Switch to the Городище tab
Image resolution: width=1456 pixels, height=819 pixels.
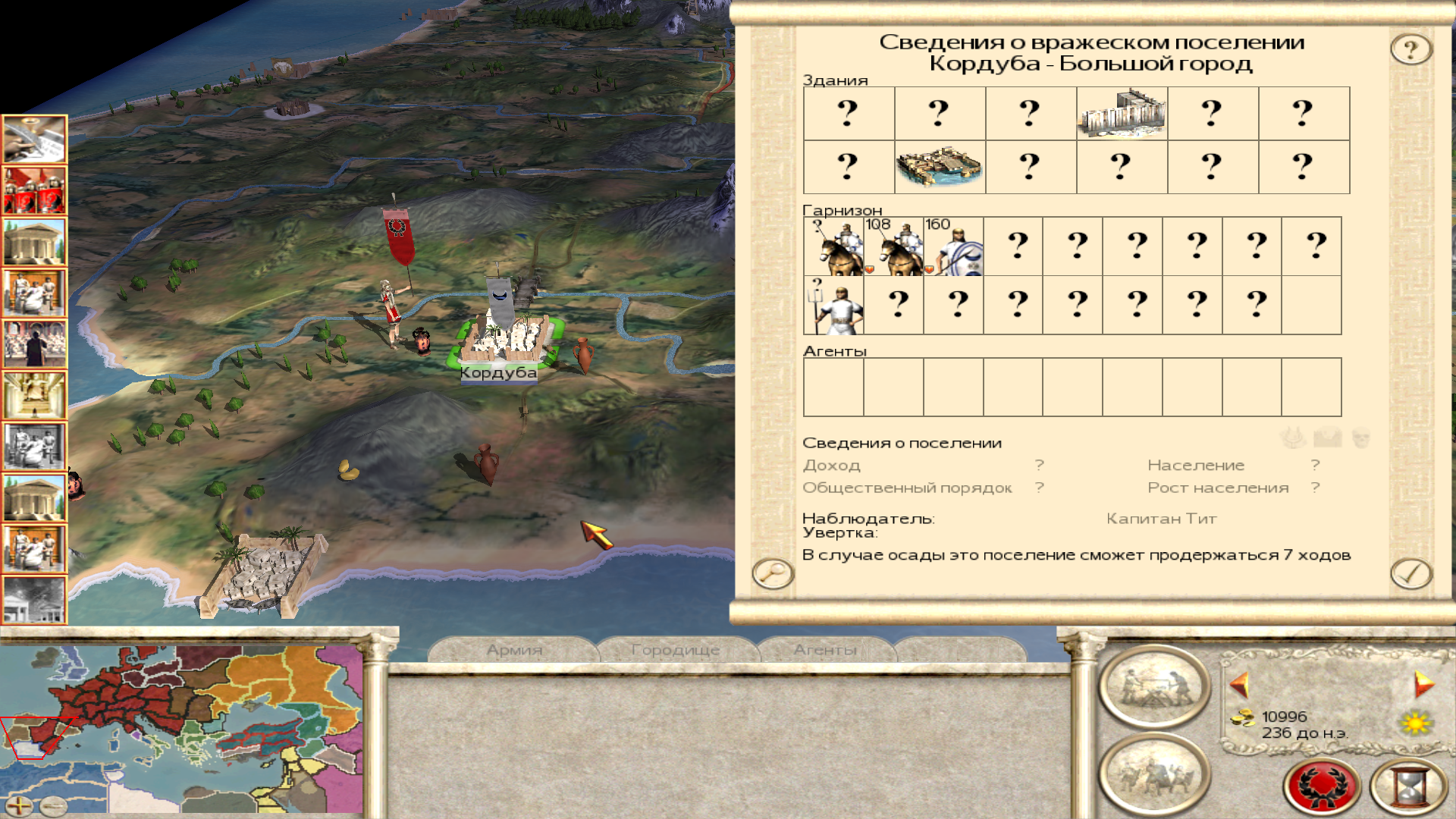(675, 650)
